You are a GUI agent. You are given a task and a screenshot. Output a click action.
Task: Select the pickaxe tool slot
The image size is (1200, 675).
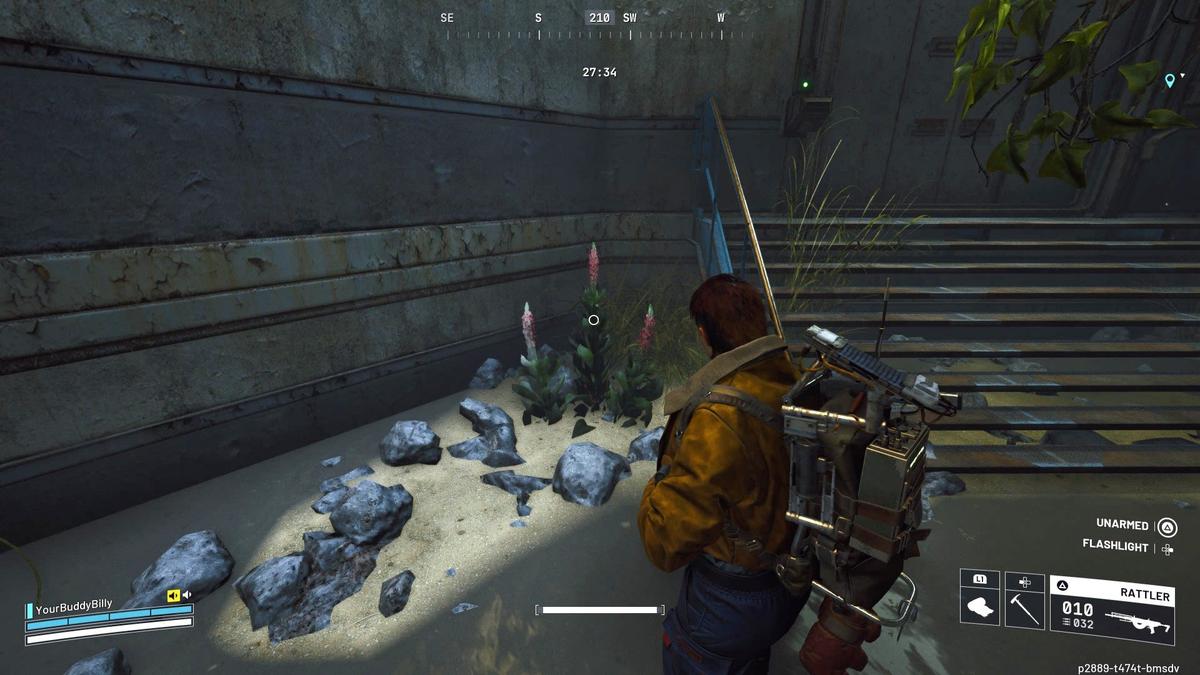click(x=1024, y=608)
